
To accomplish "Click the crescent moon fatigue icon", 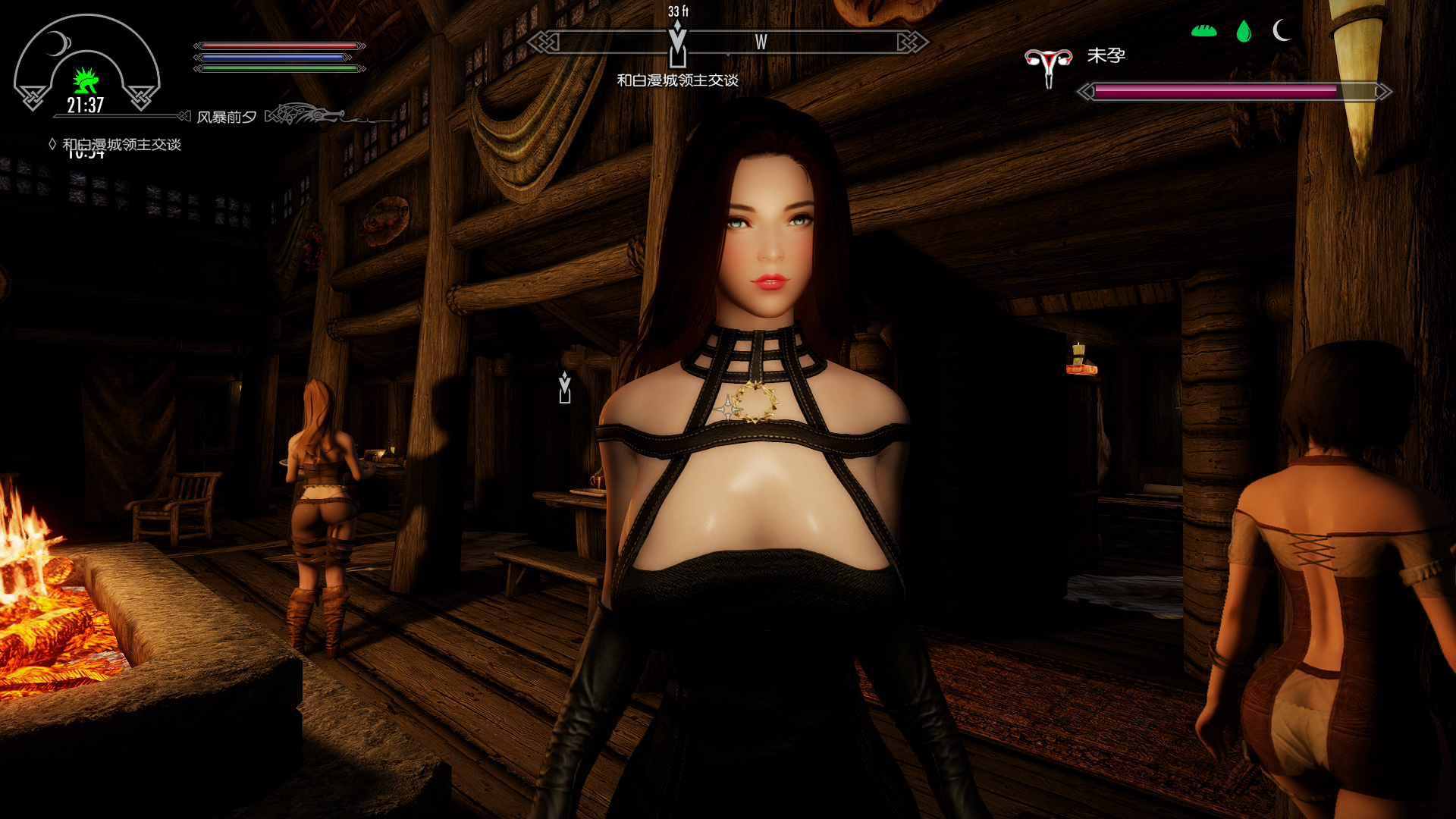I will coord(1281,30).
